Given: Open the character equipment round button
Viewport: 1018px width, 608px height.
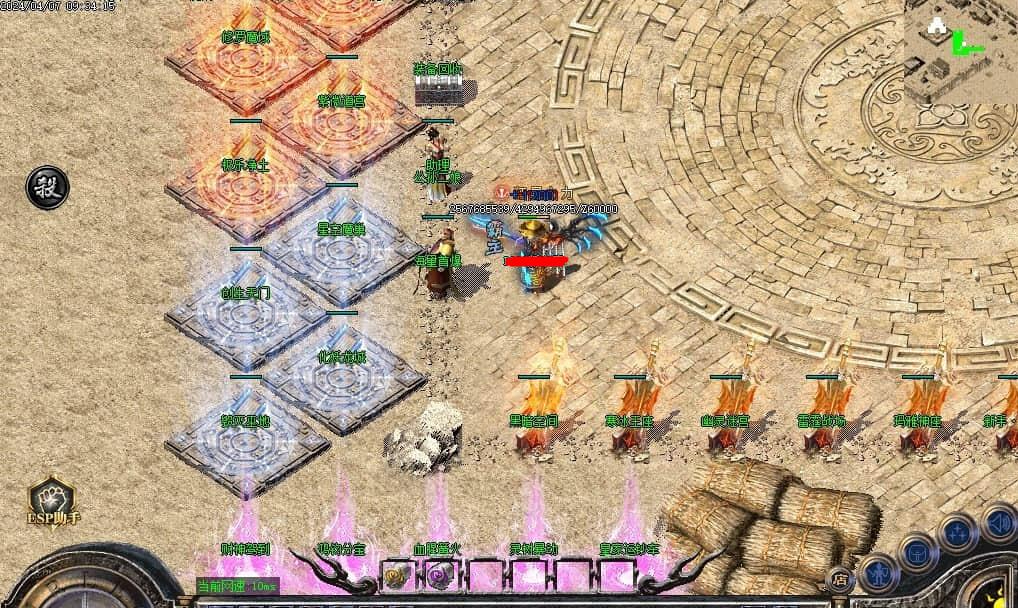Looking at the screenshot, I should [x=879, y=574].
